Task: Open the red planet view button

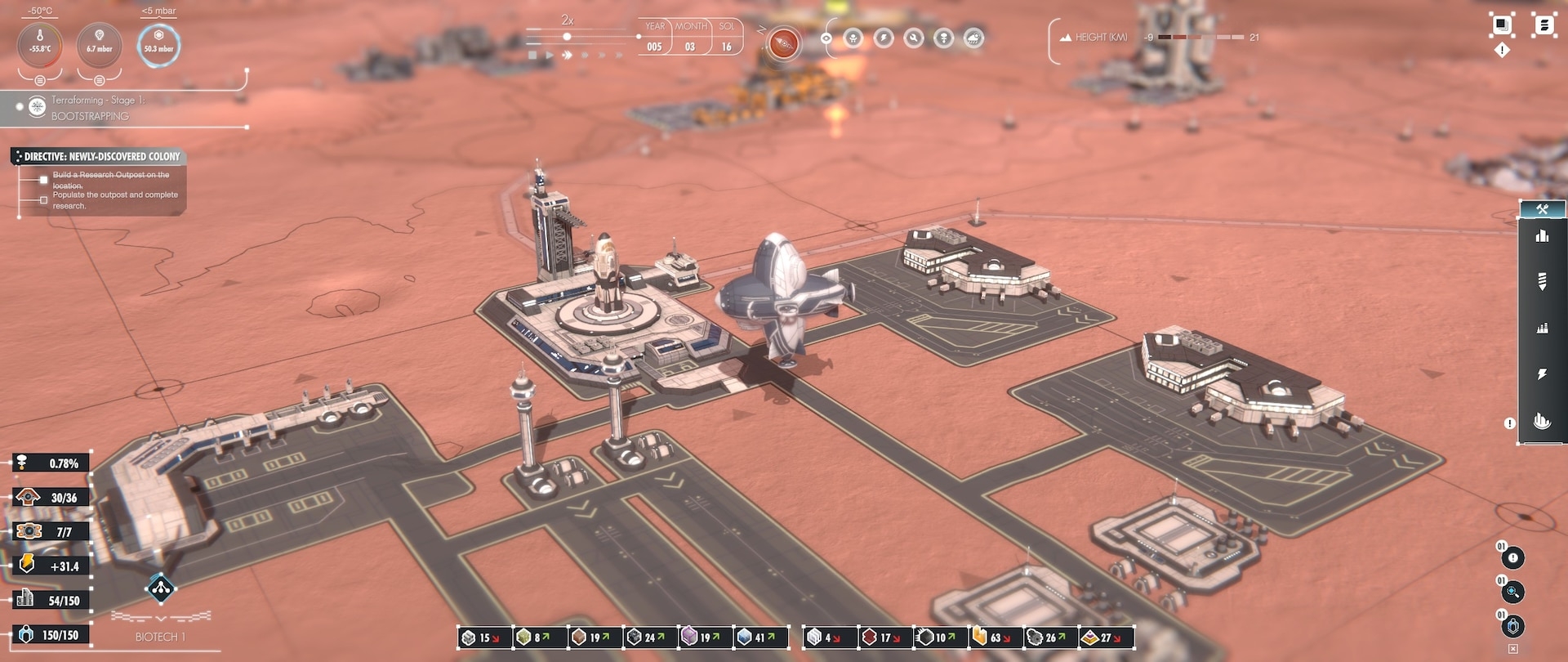Action: [783, 43]
